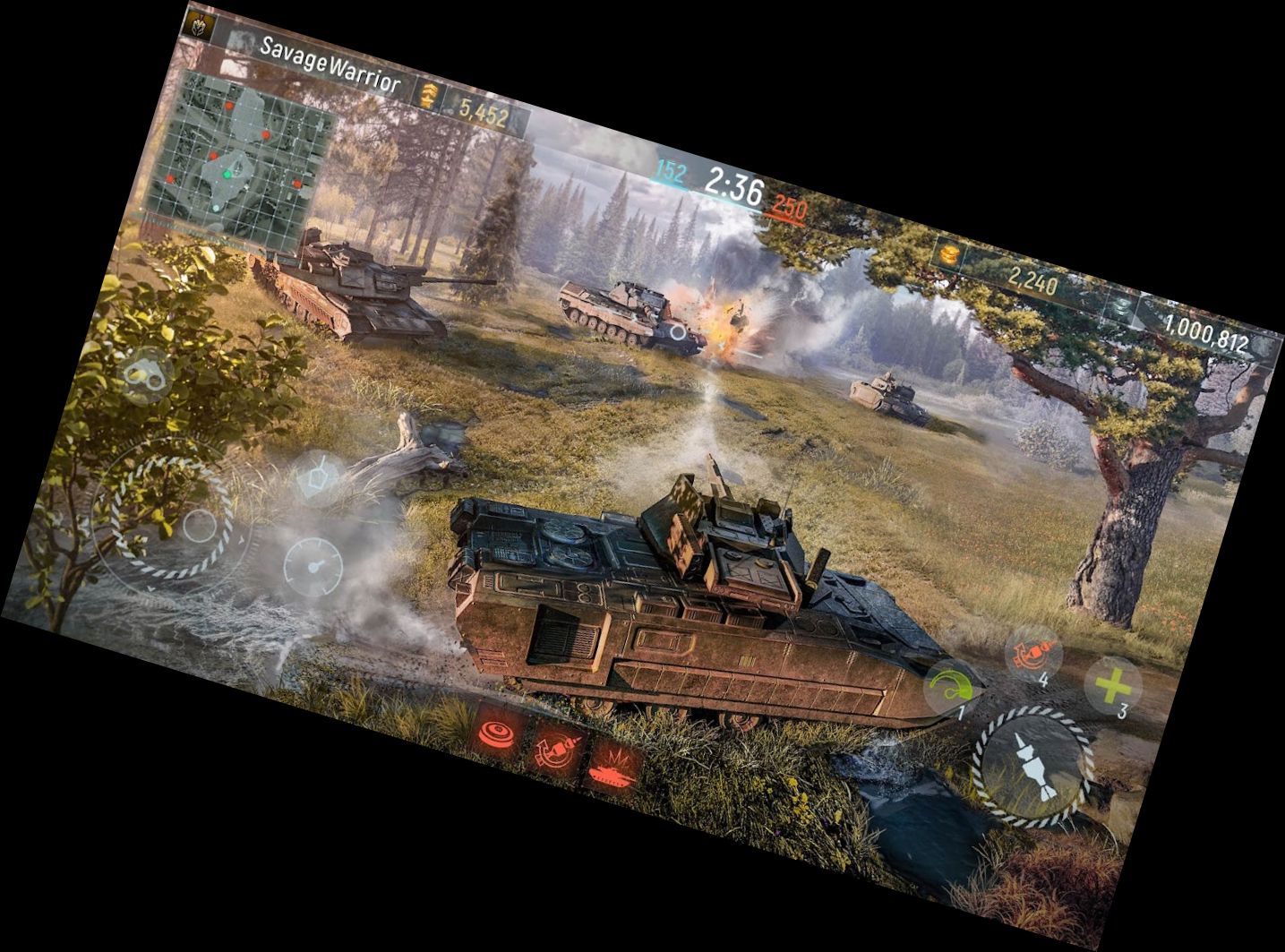This screenshot has height=952, width=1285.
Task: Tap the red team score 250
Action: pos(790,206)
